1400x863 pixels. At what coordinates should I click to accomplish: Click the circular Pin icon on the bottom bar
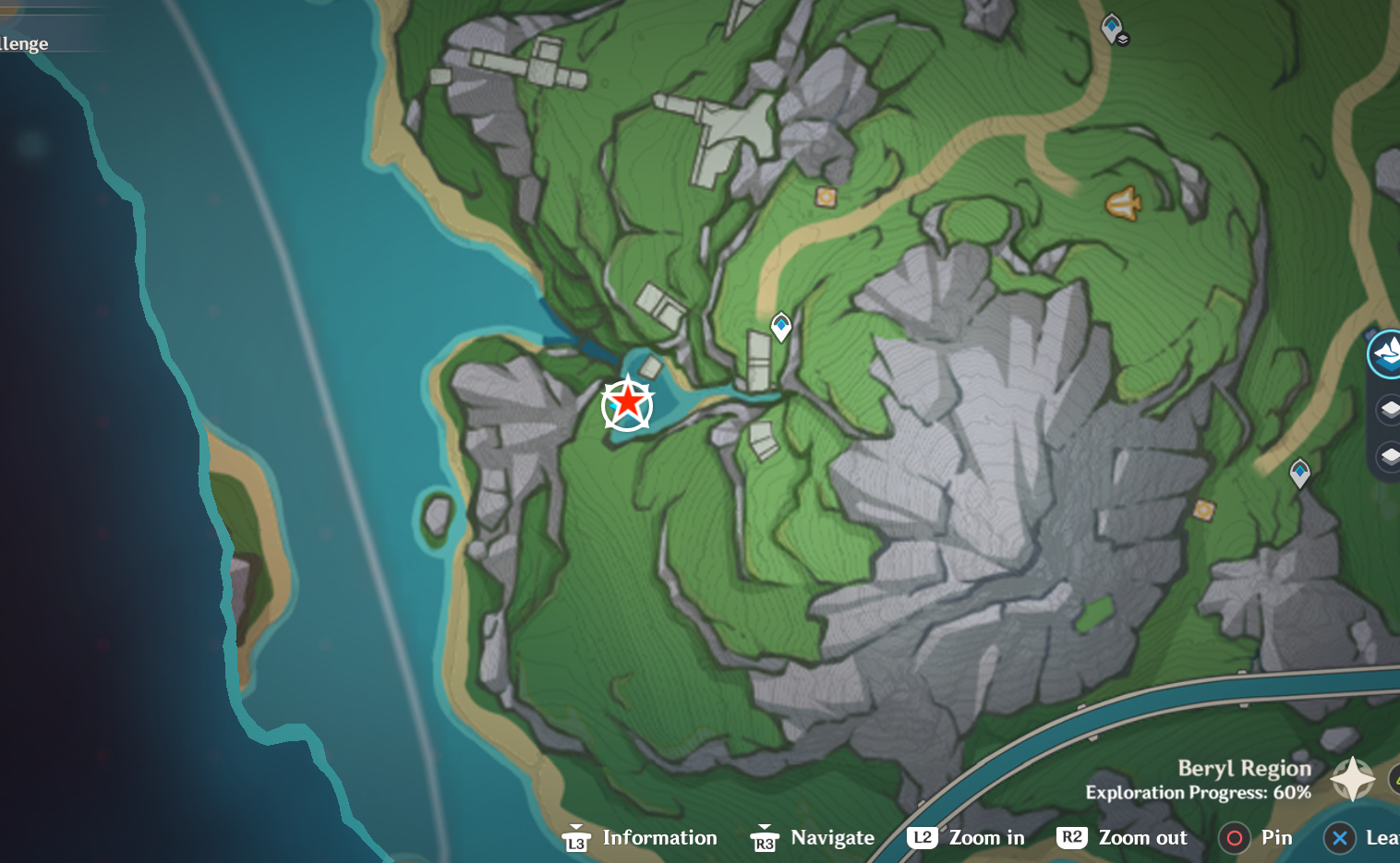[1236, 838]
